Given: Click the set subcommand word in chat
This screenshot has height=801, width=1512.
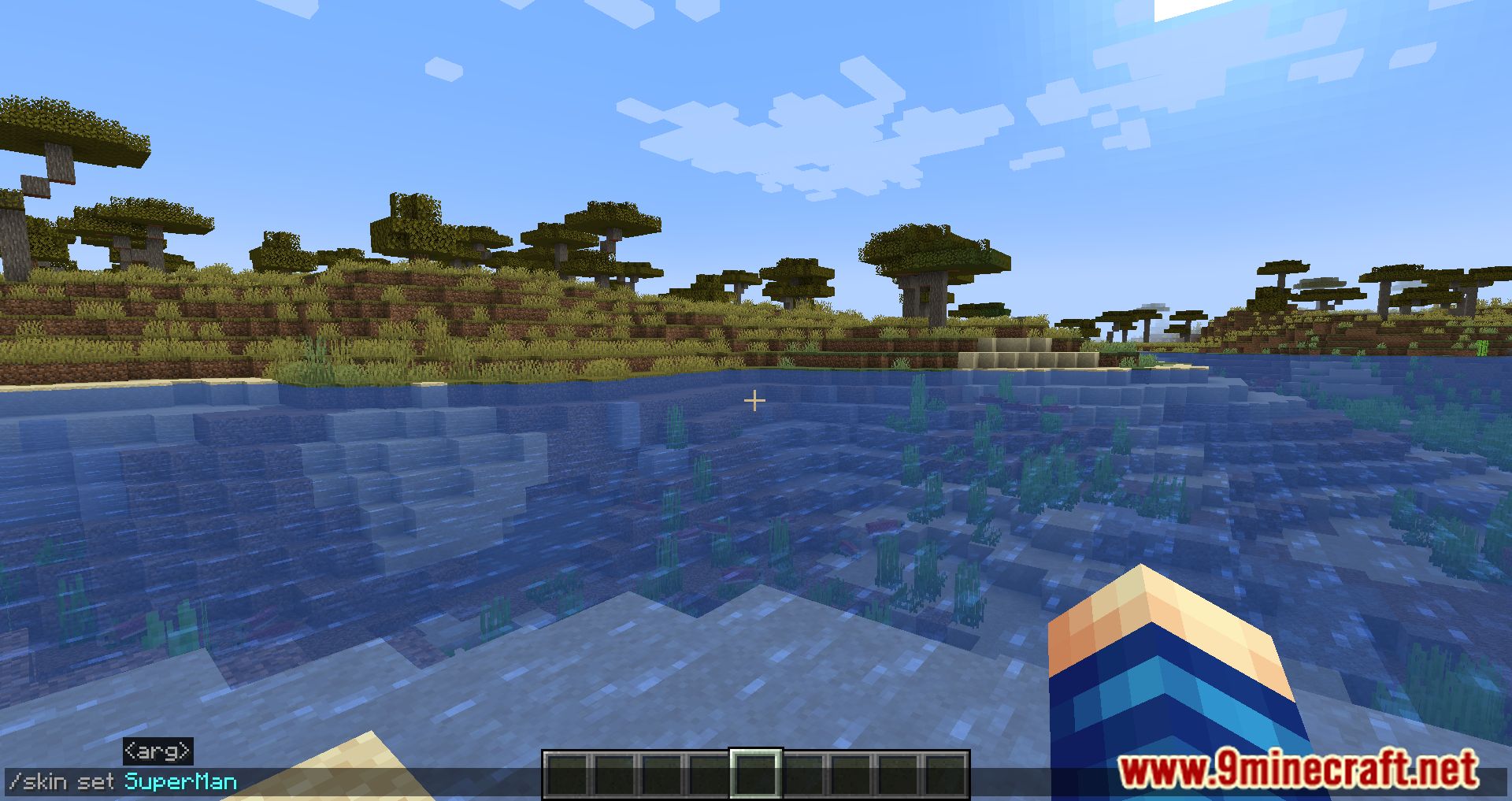Looking at the screenshot, I should (96, 781).
